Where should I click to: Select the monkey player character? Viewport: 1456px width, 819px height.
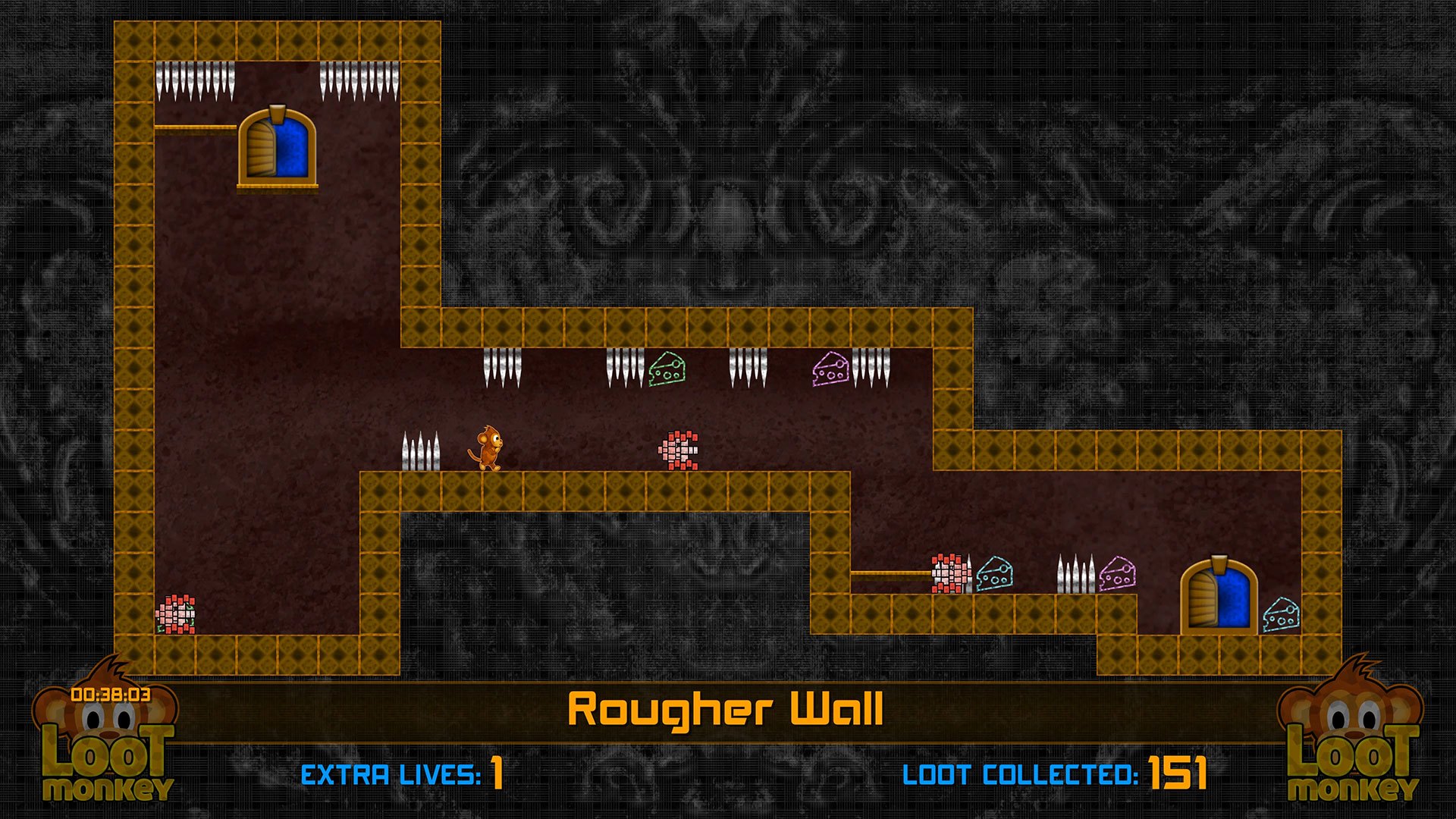point(489,449)
